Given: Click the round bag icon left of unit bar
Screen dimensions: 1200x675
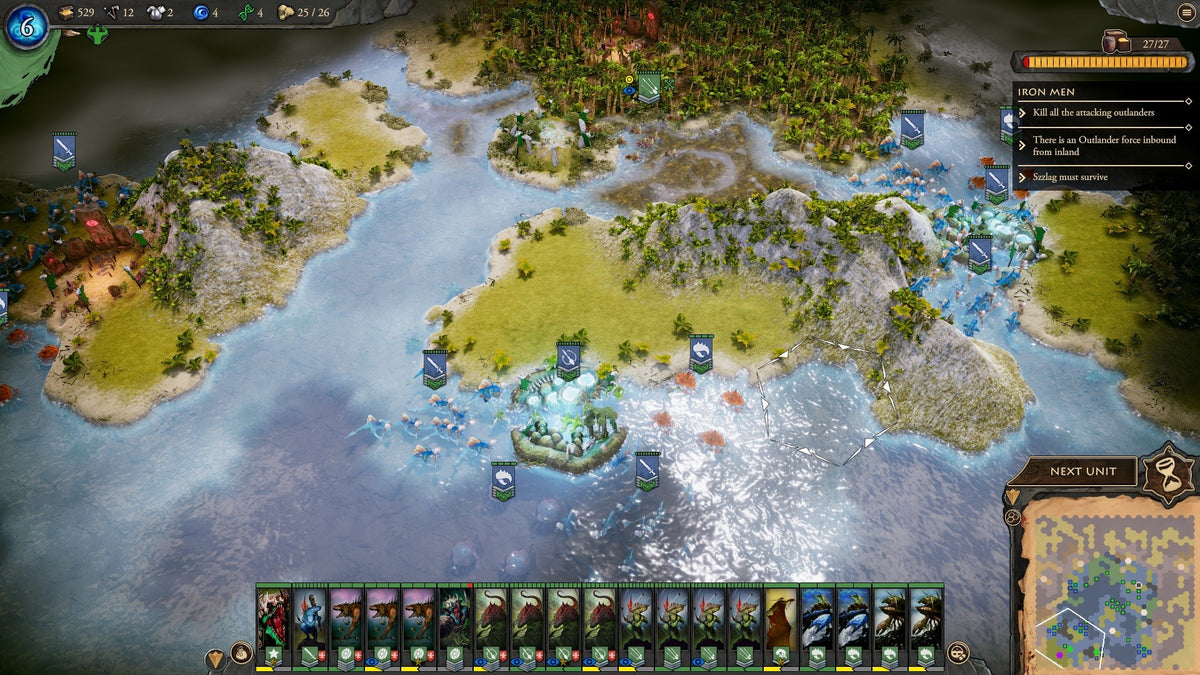Looking at the screenshot, I should pos(242,654).
